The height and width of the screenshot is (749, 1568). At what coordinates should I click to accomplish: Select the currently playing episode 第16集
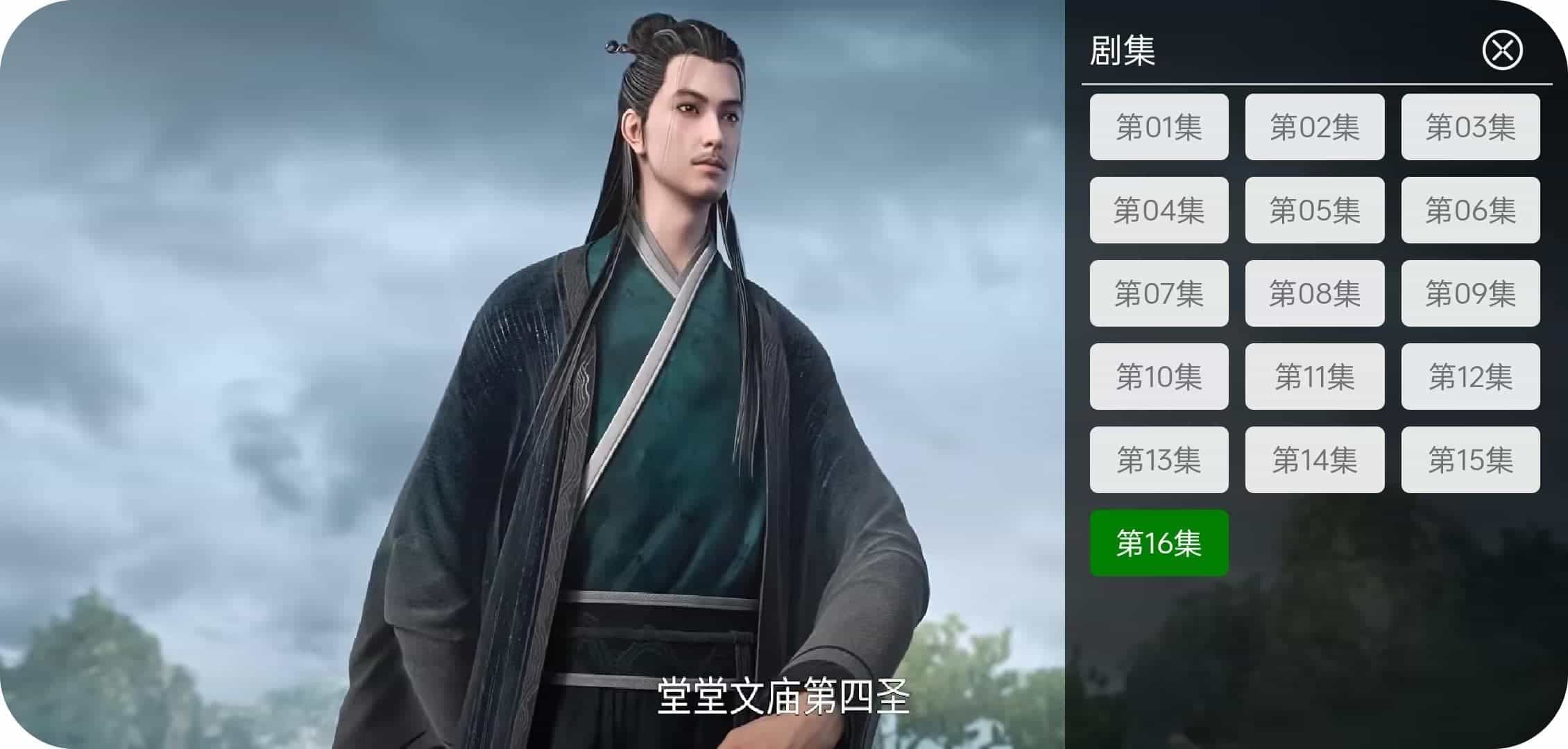(x=1159, y=543)
